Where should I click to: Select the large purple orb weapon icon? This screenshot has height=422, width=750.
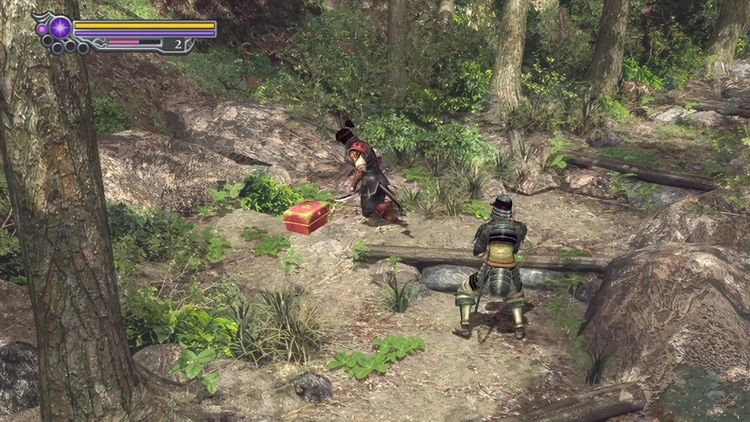coord(60,27)
